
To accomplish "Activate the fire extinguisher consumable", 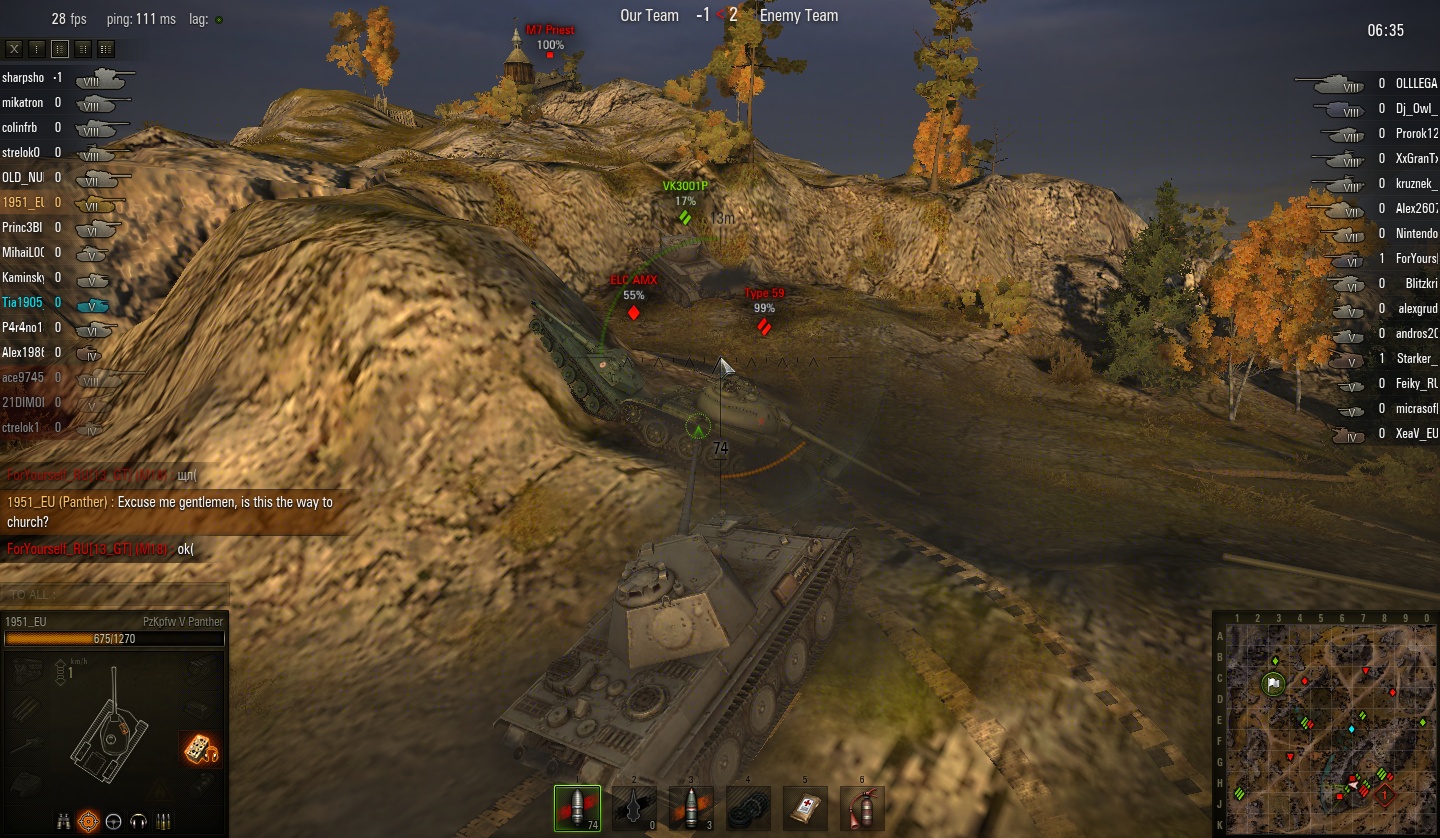I will pos(862,808).
